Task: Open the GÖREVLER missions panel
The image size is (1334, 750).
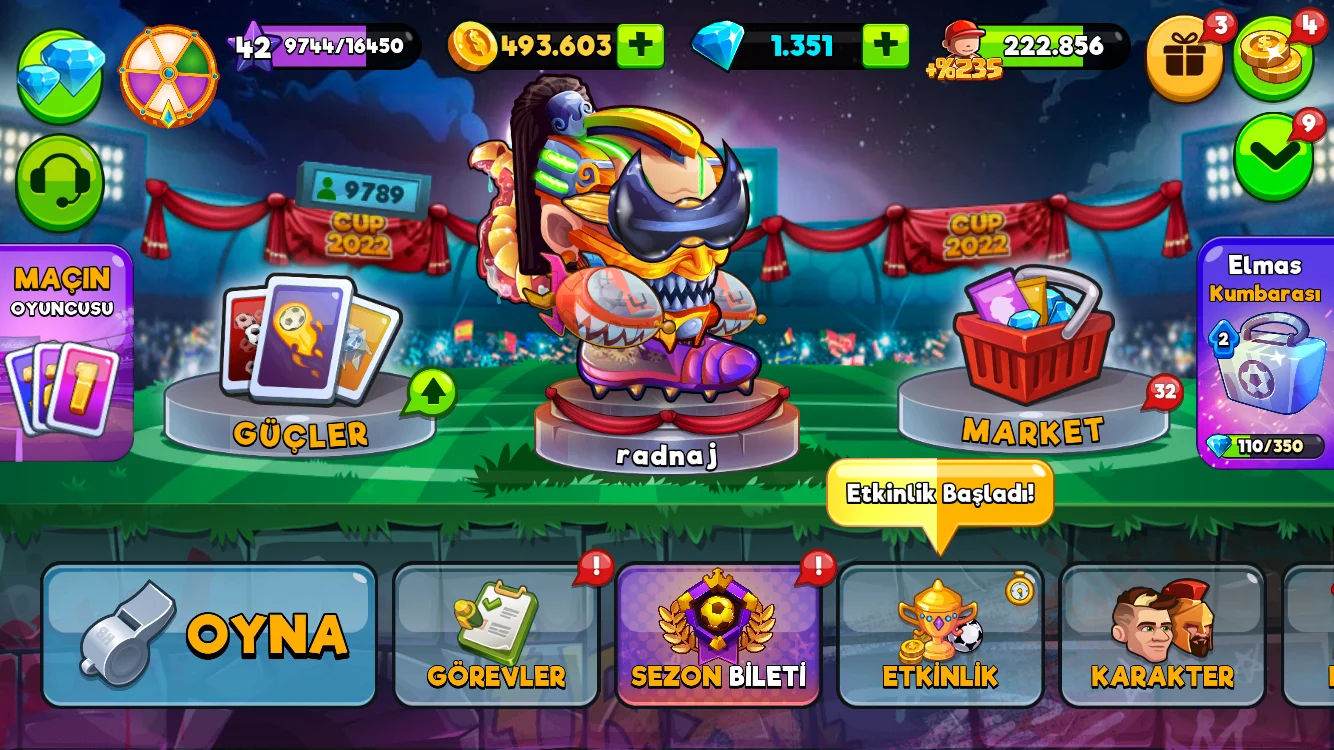Action: [x=496, y=635]
